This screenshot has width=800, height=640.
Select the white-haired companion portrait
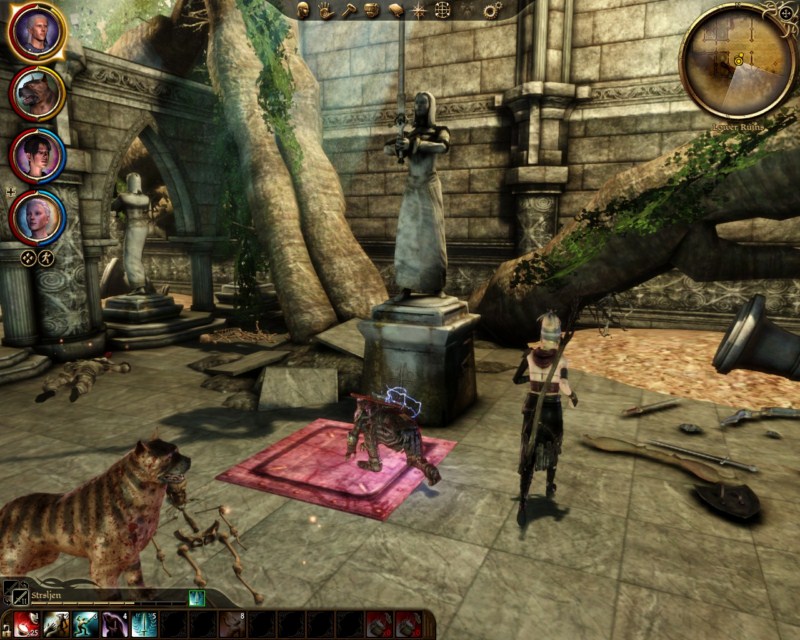(36, 216)
